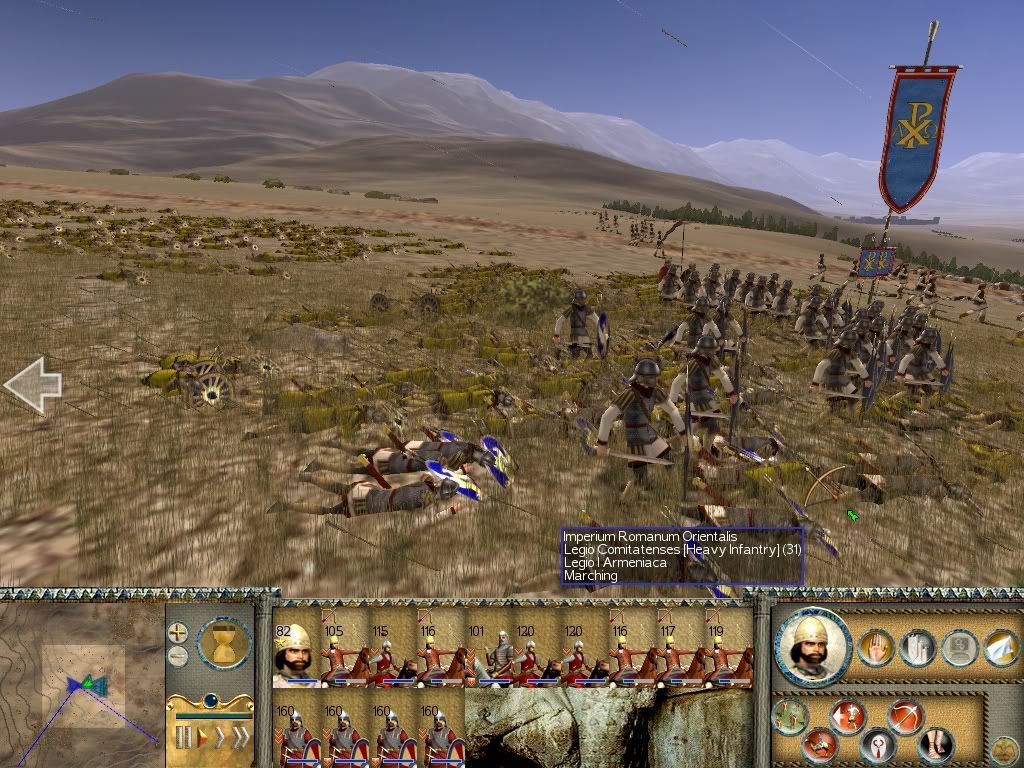Set the fastest double-arrow speed
The image size is (1024, 768).
[x=240, y=738]
